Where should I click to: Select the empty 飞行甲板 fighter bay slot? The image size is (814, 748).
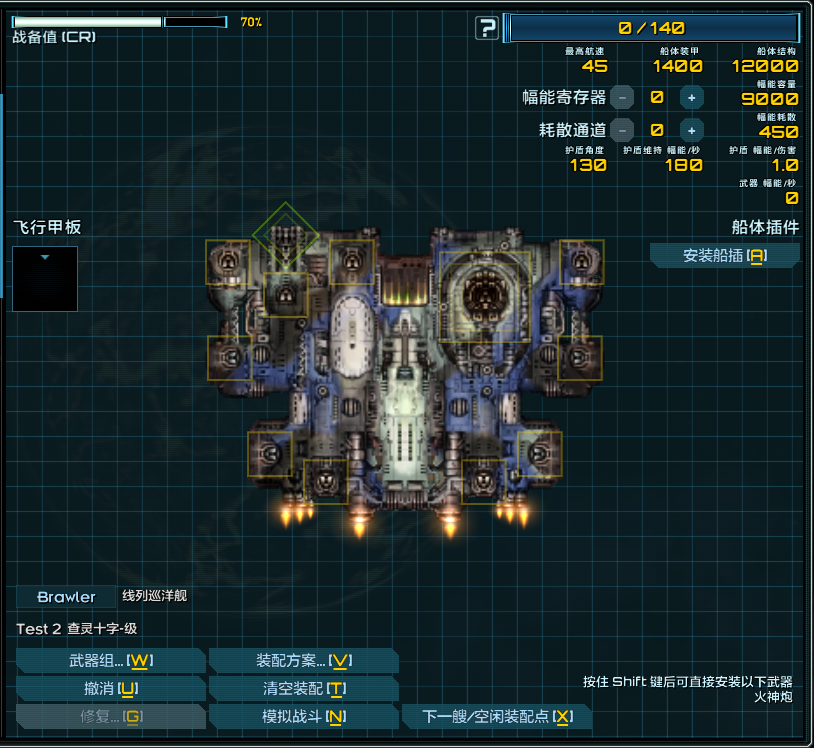tap(45, 278)
